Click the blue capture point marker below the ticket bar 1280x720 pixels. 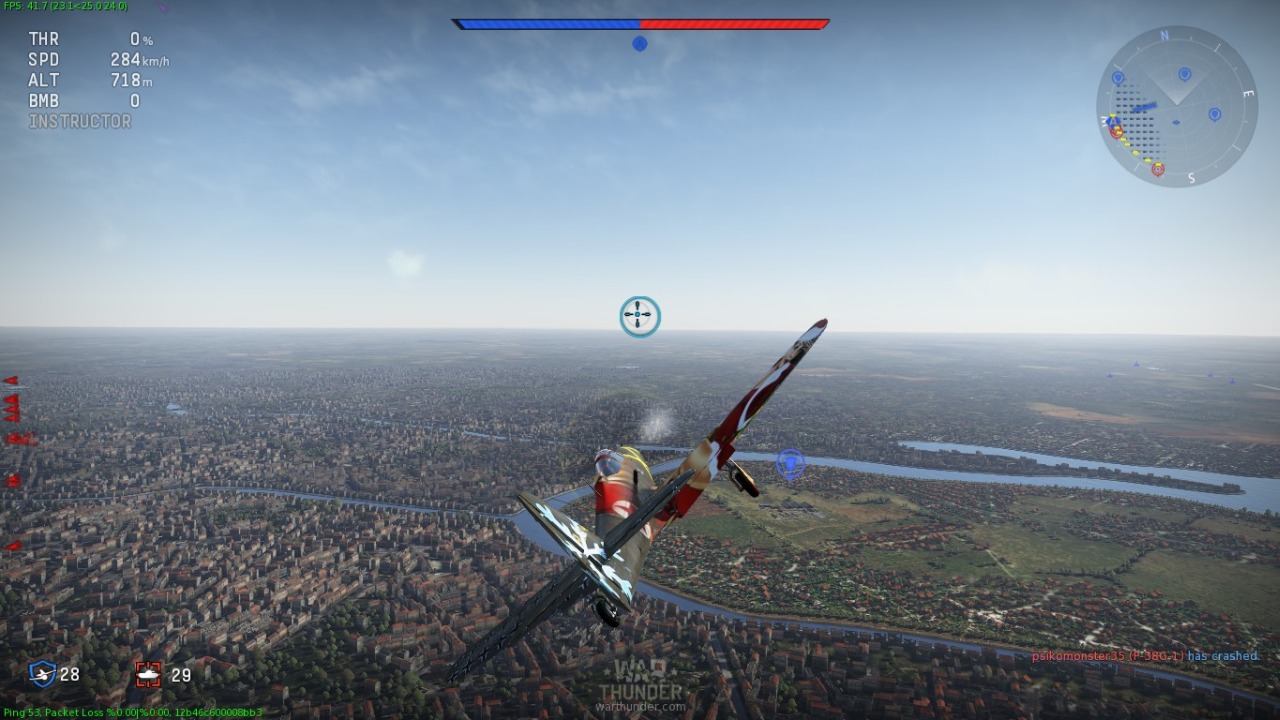pos(640,43)
